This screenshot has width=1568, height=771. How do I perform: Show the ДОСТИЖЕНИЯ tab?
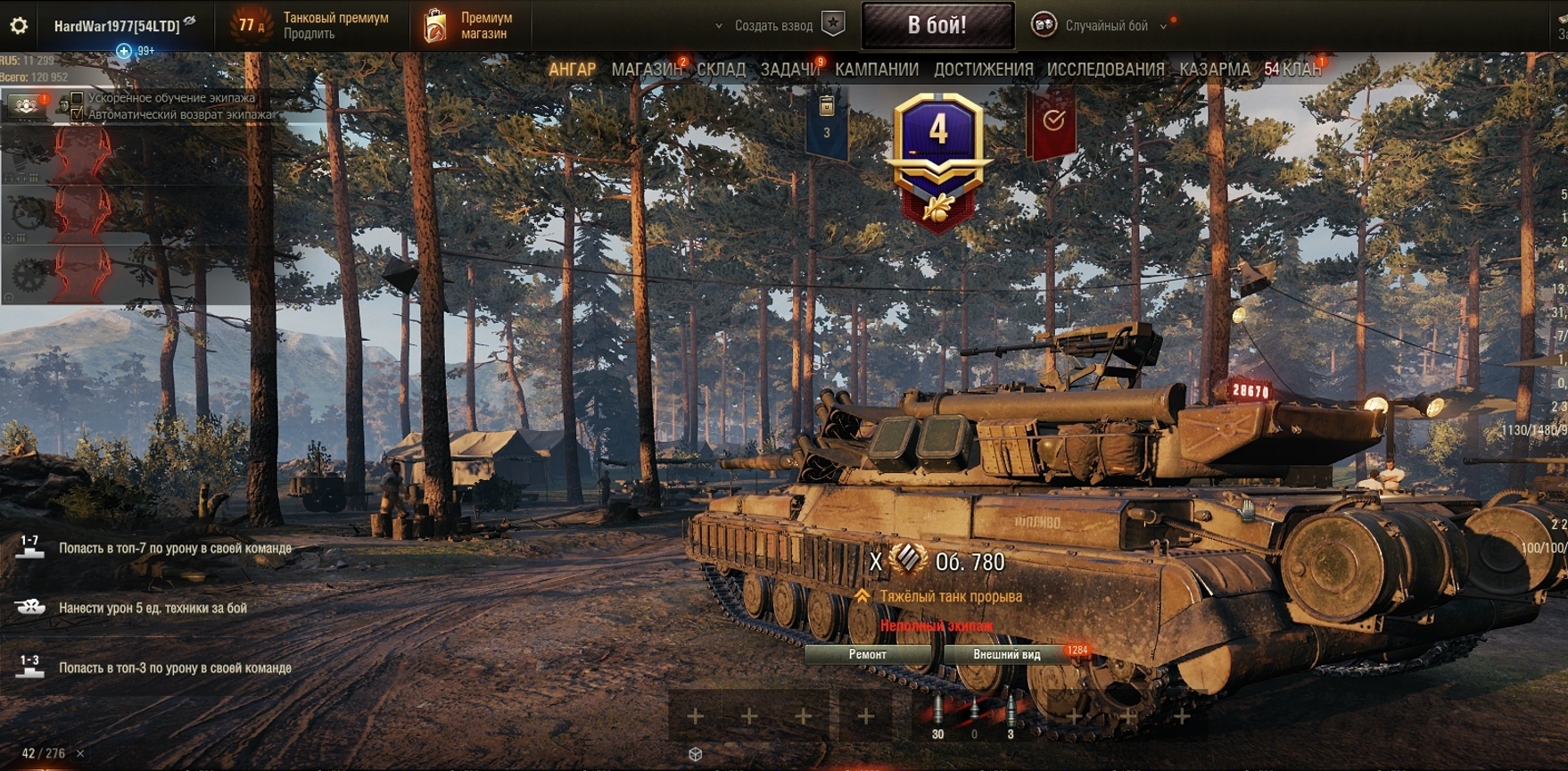click(x=983, y=70)
